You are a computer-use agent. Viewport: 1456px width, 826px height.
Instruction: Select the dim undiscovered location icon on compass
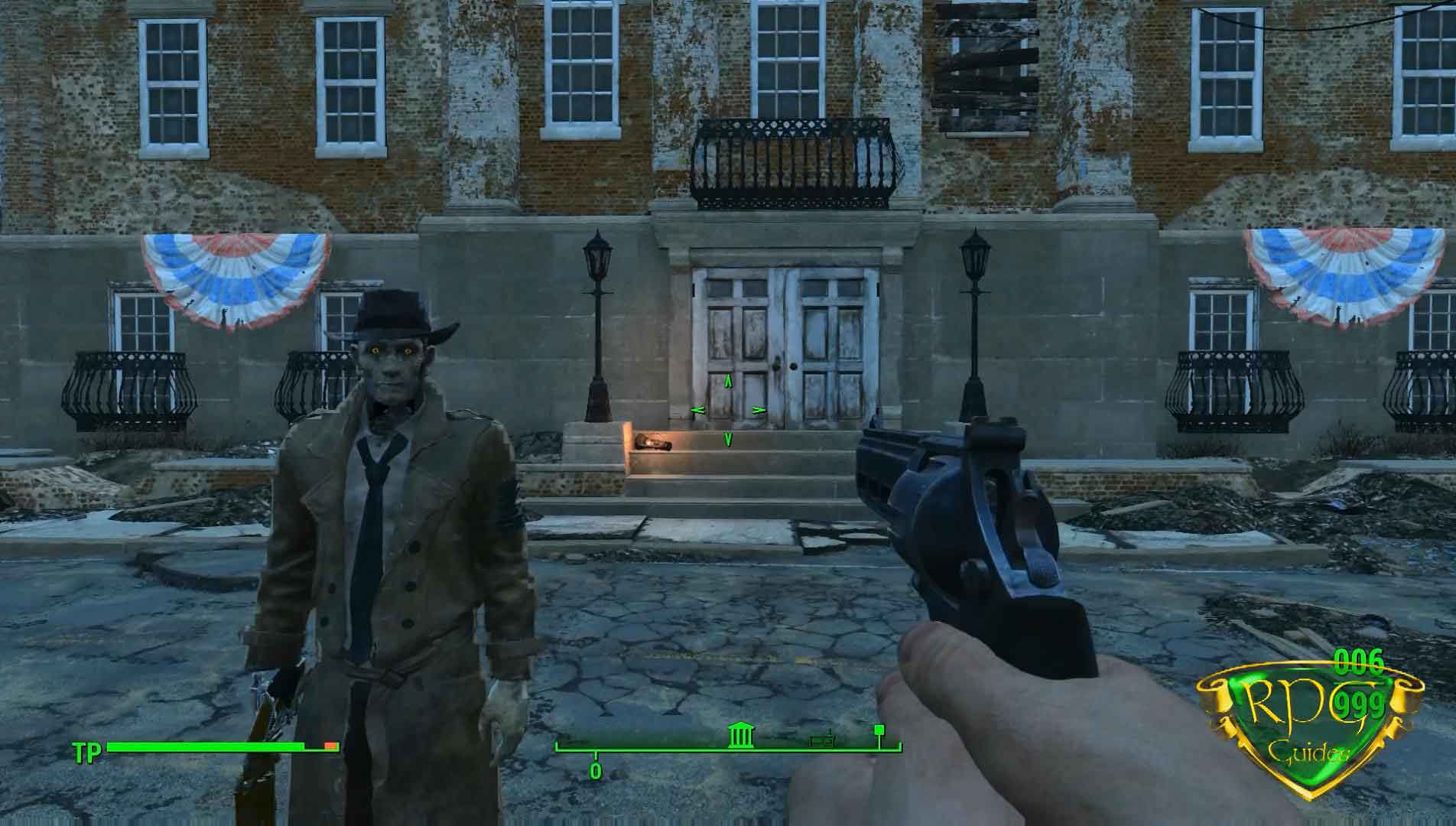coord(822,740)
